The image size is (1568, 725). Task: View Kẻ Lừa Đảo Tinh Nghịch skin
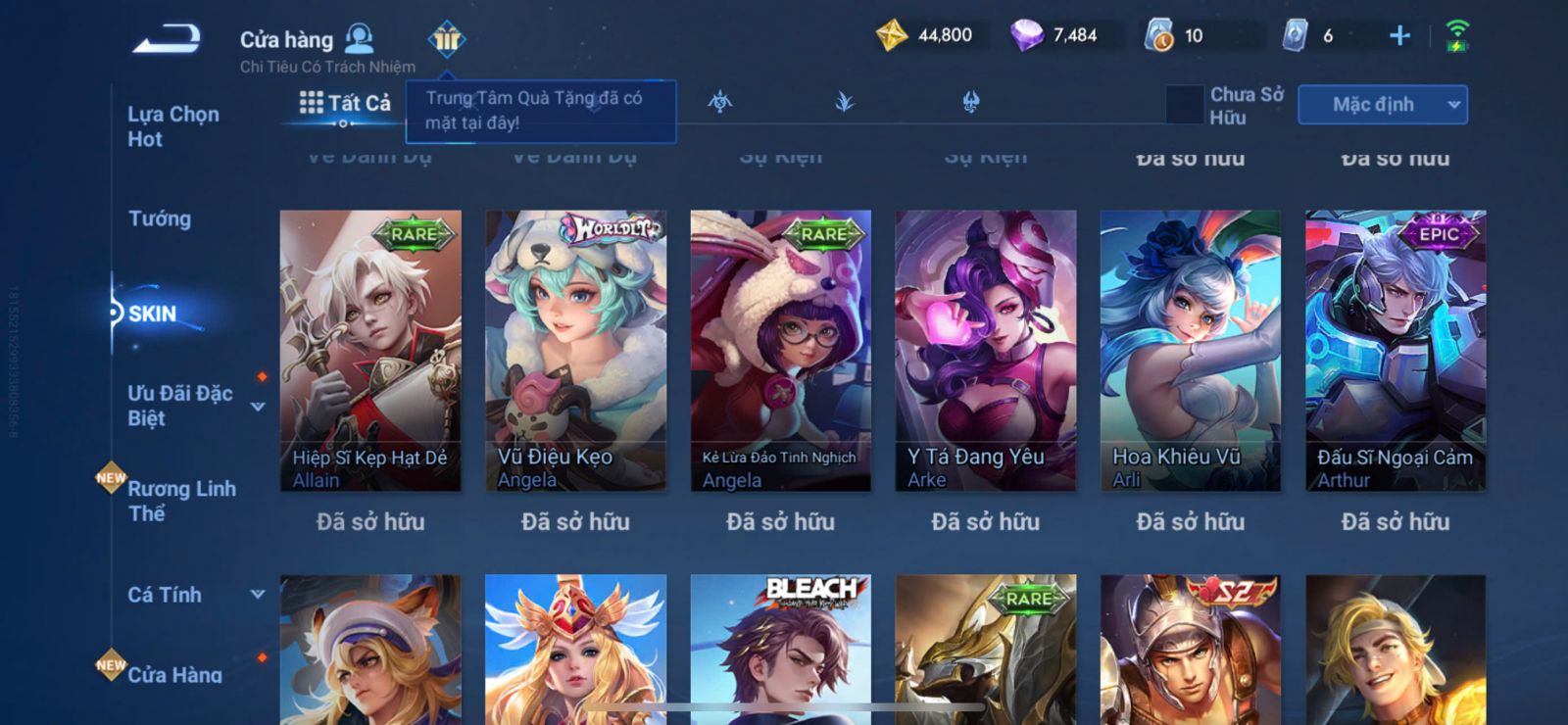[780, 350]
